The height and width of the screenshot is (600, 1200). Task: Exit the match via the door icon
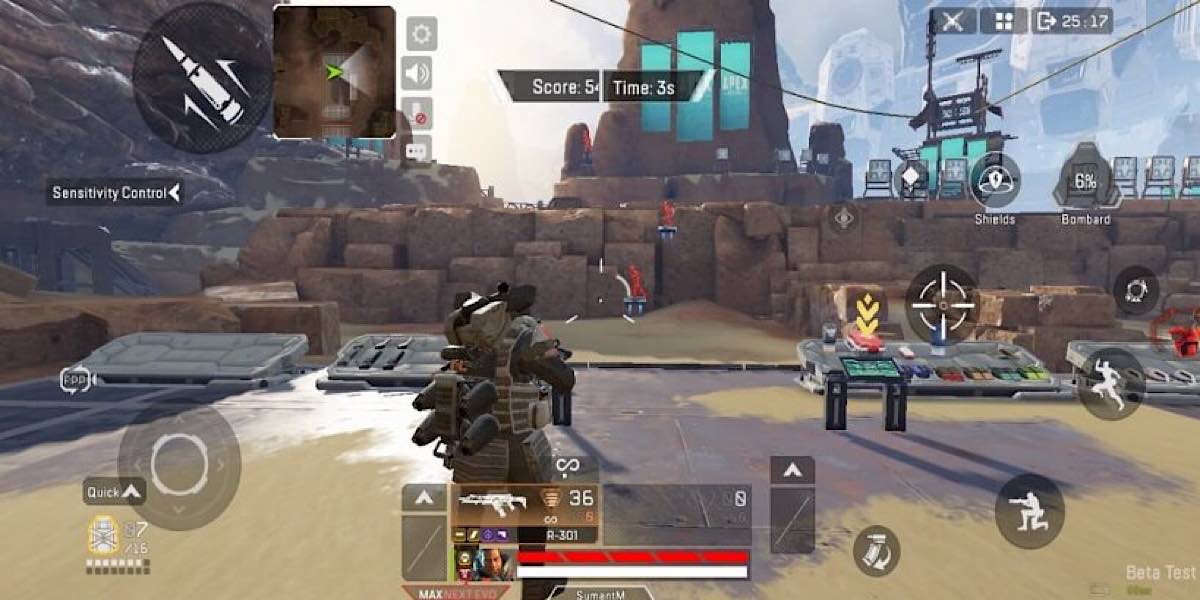click(1047, 21)
